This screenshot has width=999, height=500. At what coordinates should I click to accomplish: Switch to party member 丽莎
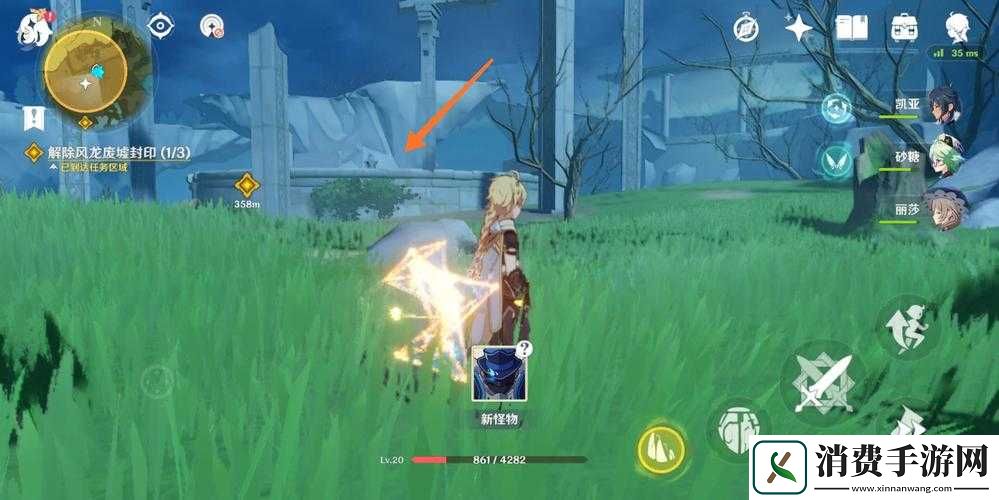click(x=939, y=212)
